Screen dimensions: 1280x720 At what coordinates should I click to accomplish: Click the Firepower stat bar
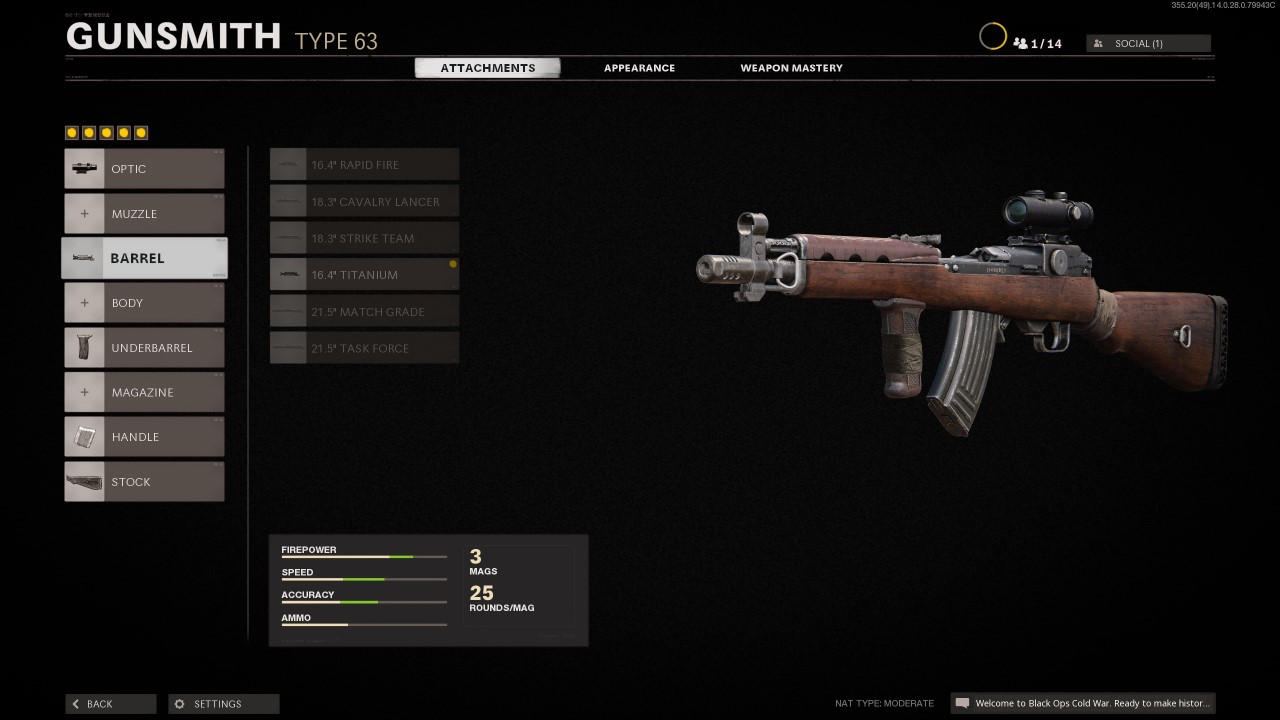pyautogui.click(x=363, y=556)
